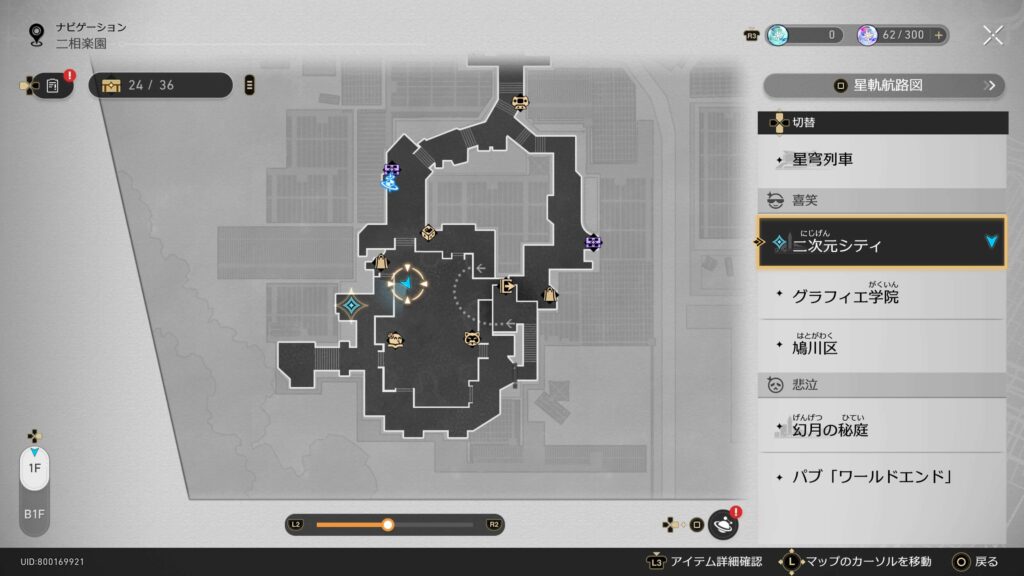This screenshot has width=1024, height=576.
Task: Select the blue ship marker on the map
Action: [390, 182]
